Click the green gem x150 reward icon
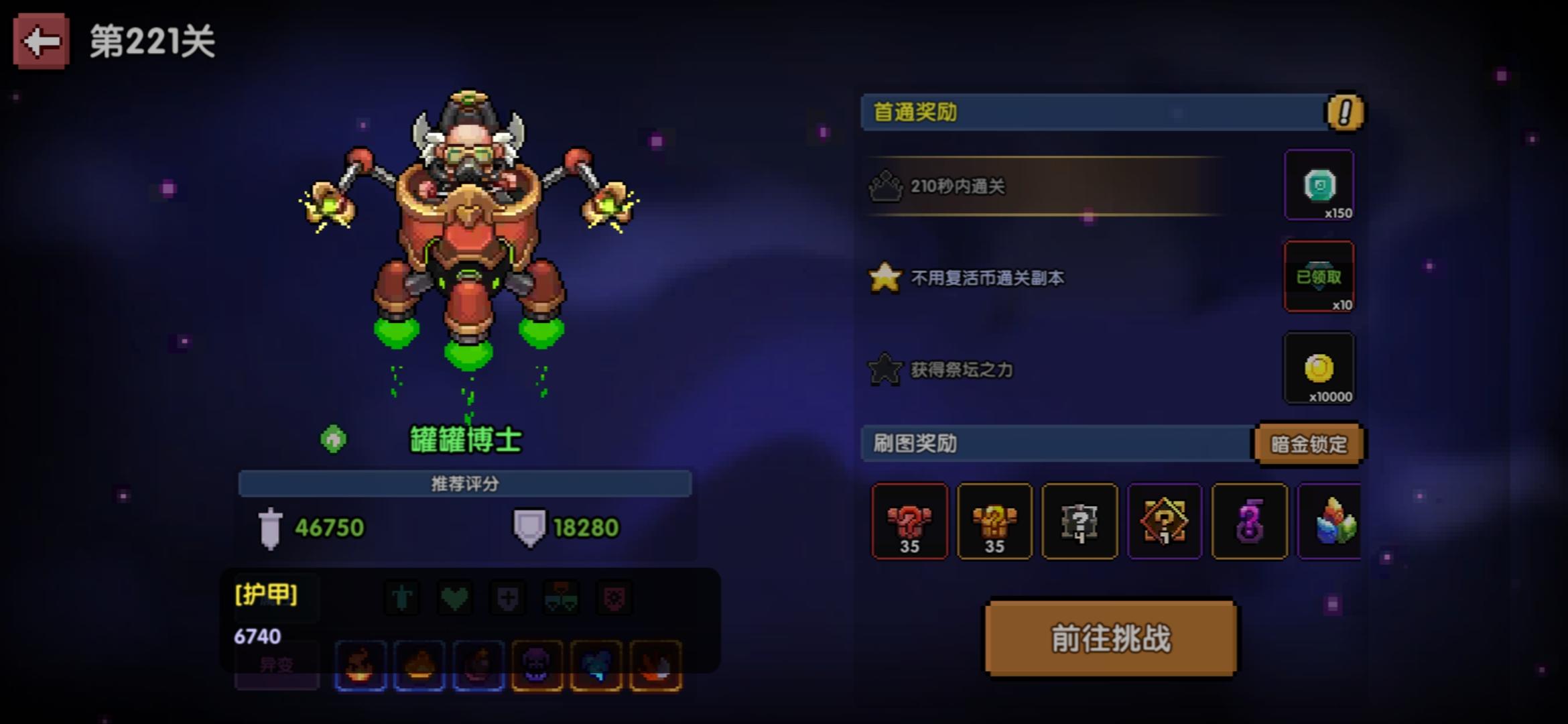 [x=1319, y=186]
